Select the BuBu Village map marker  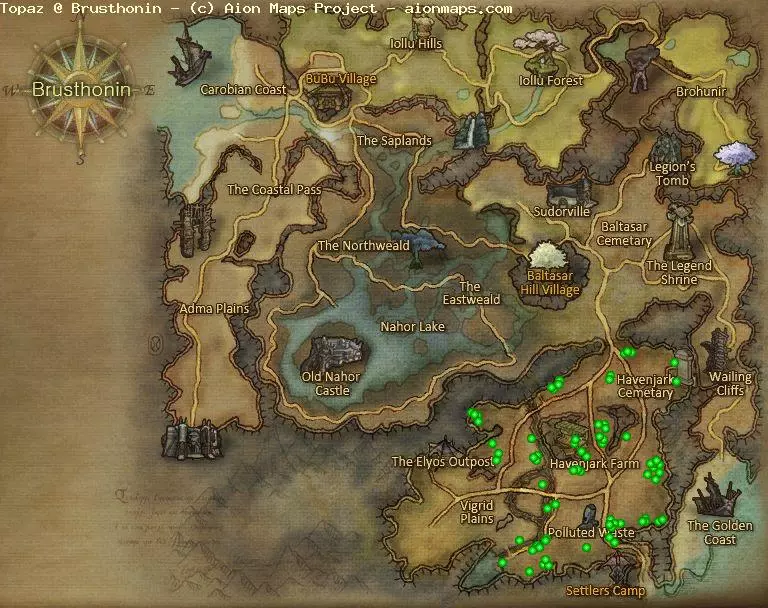coord(328,100)
